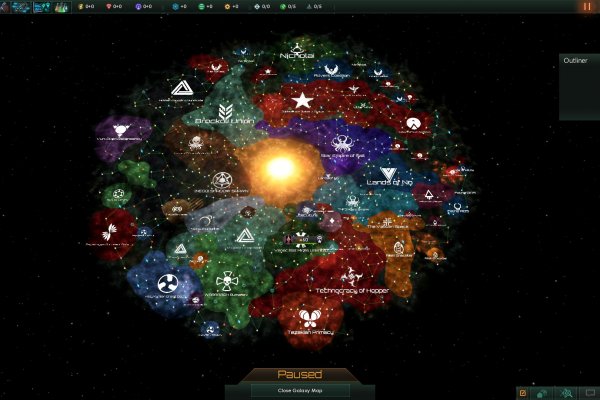Toggle the magnifier map filter icon
This screenshot has width=600, height=400.
pyautogui.click(x=566, y=392)
